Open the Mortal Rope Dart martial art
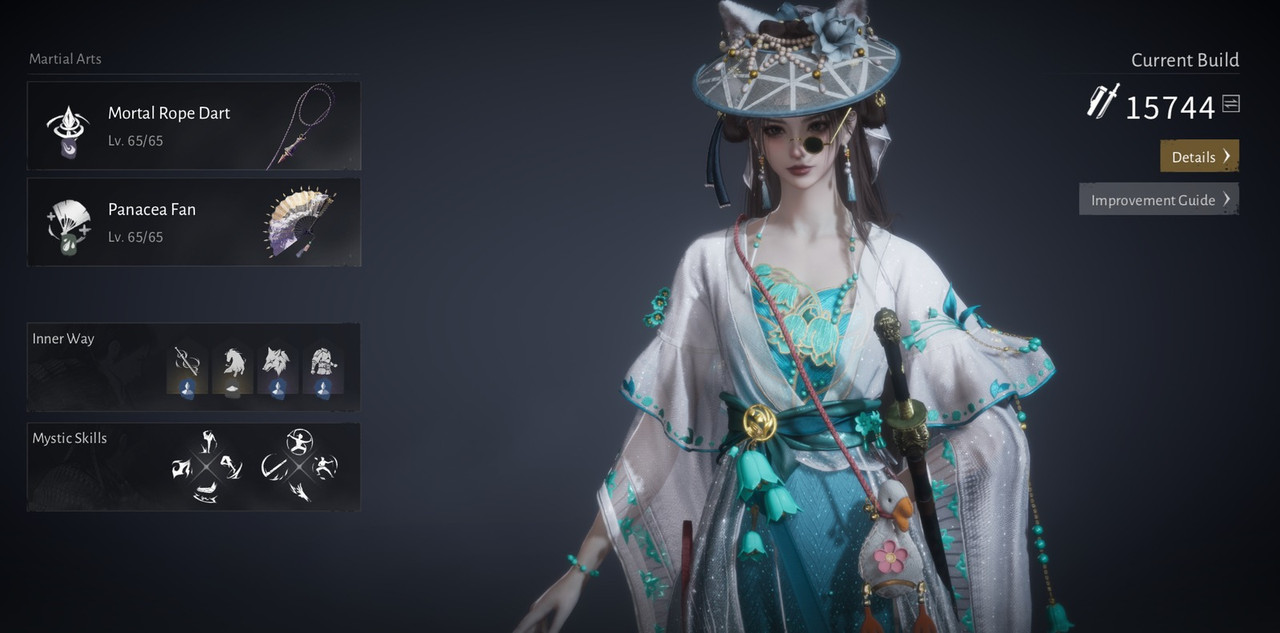This screenshot has height=633, width=1280. tap(193, 126)
